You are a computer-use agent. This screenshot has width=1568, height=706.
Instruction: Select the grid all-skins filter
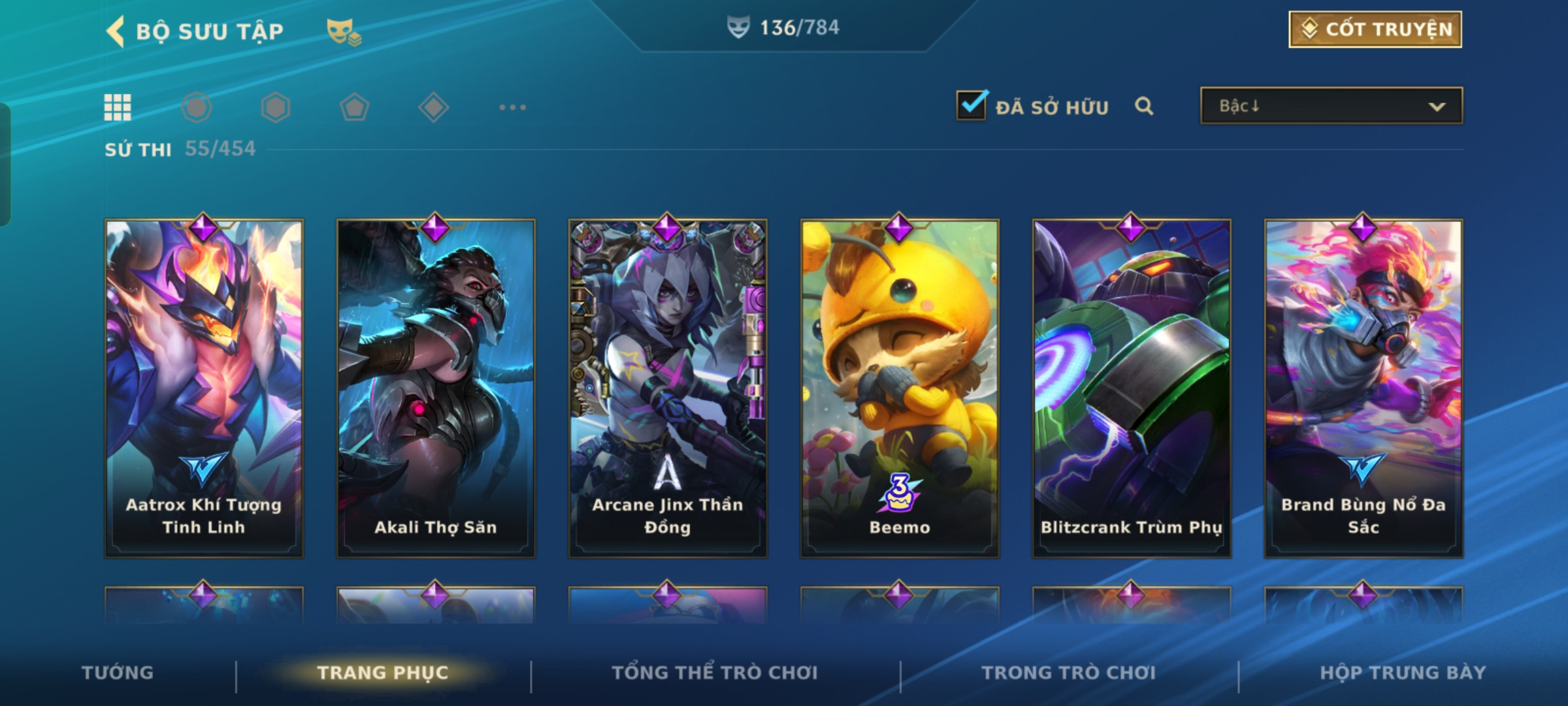[x=118, y=107]
